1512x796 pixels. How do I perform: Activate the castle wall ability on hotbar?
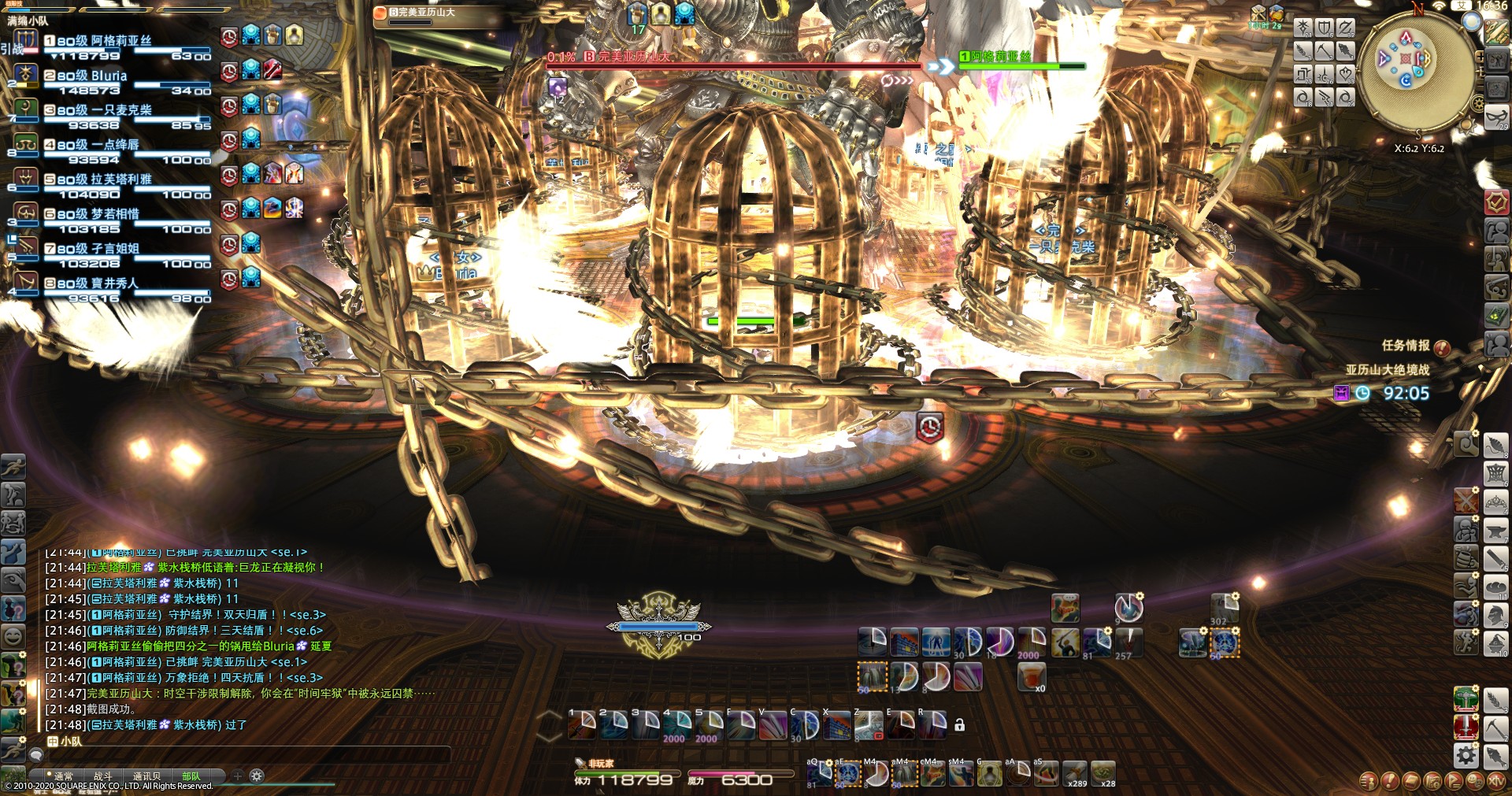(904, 642)
